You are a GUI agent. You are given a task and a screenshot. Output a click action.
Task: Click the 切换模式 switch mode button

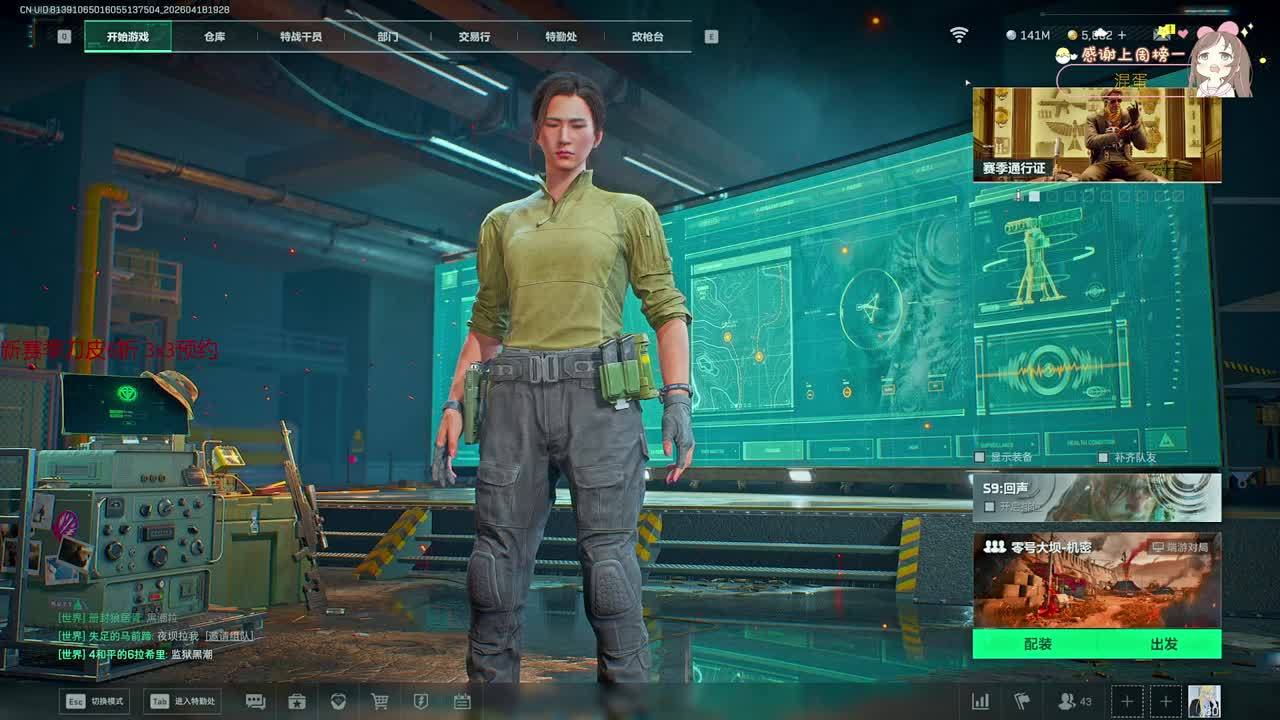(95, 701)
